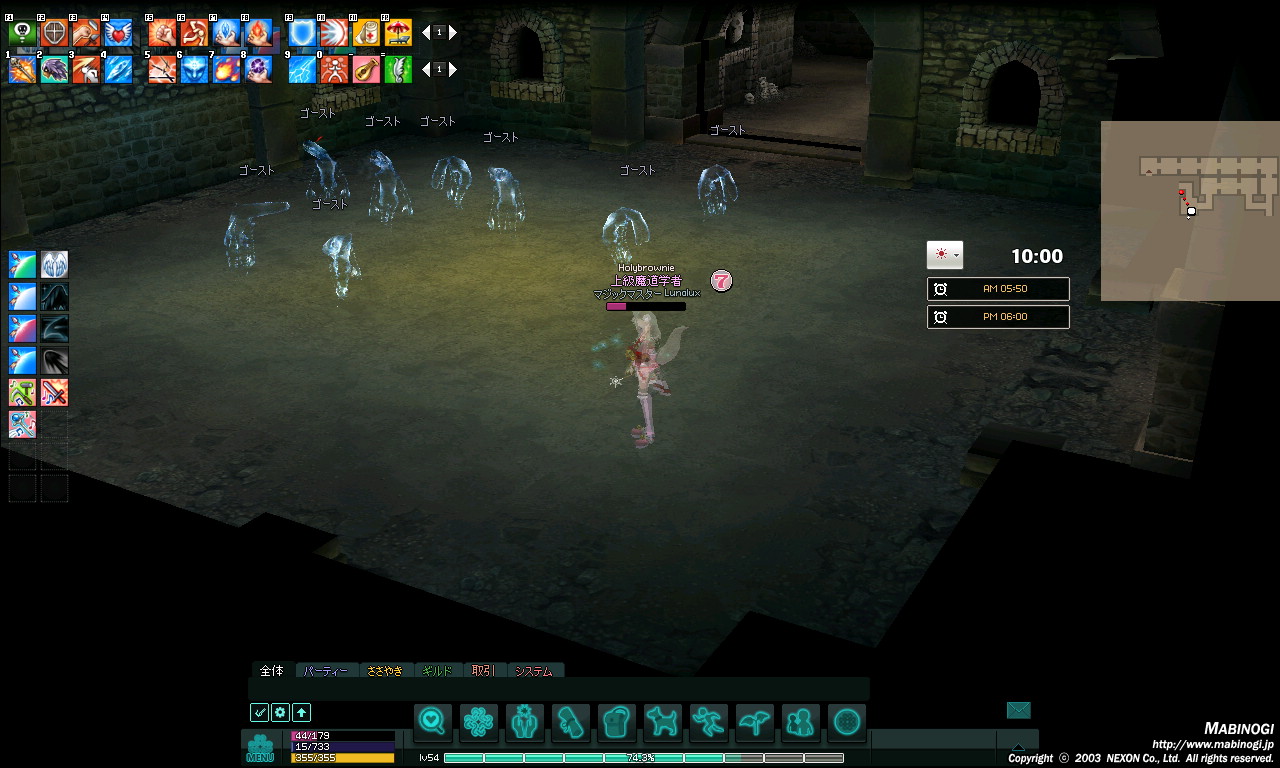The height and width of the screenshot is (768, 1280).
Task: Open the backpack inventory icon
Action: tap(617, 721)
